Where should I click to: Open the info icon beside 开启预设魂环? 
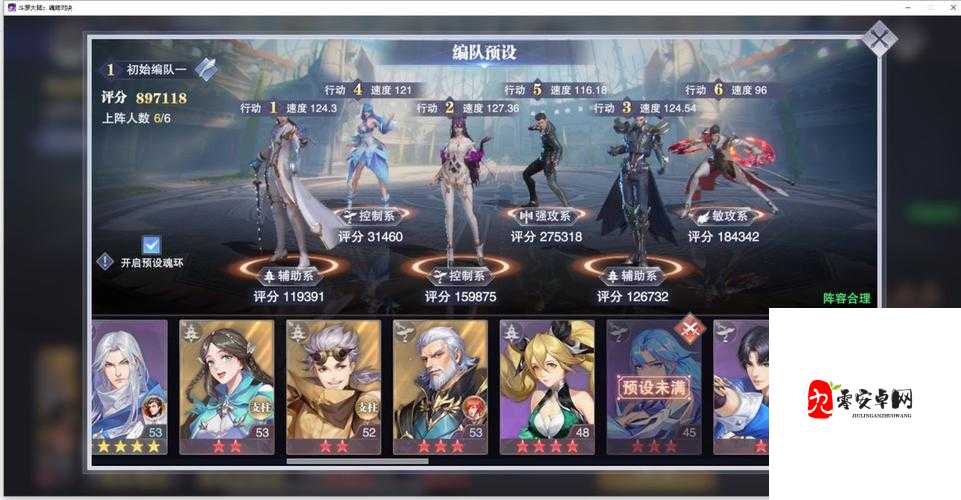click(105, 262)
